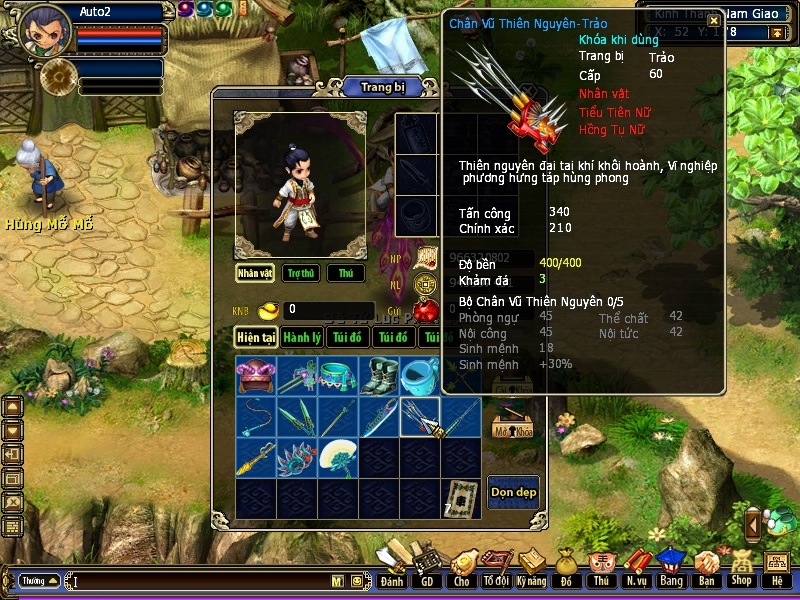The image size is (800, 600).
Task: Click the Dọn dẹp sort button
Action: (512, 491)
